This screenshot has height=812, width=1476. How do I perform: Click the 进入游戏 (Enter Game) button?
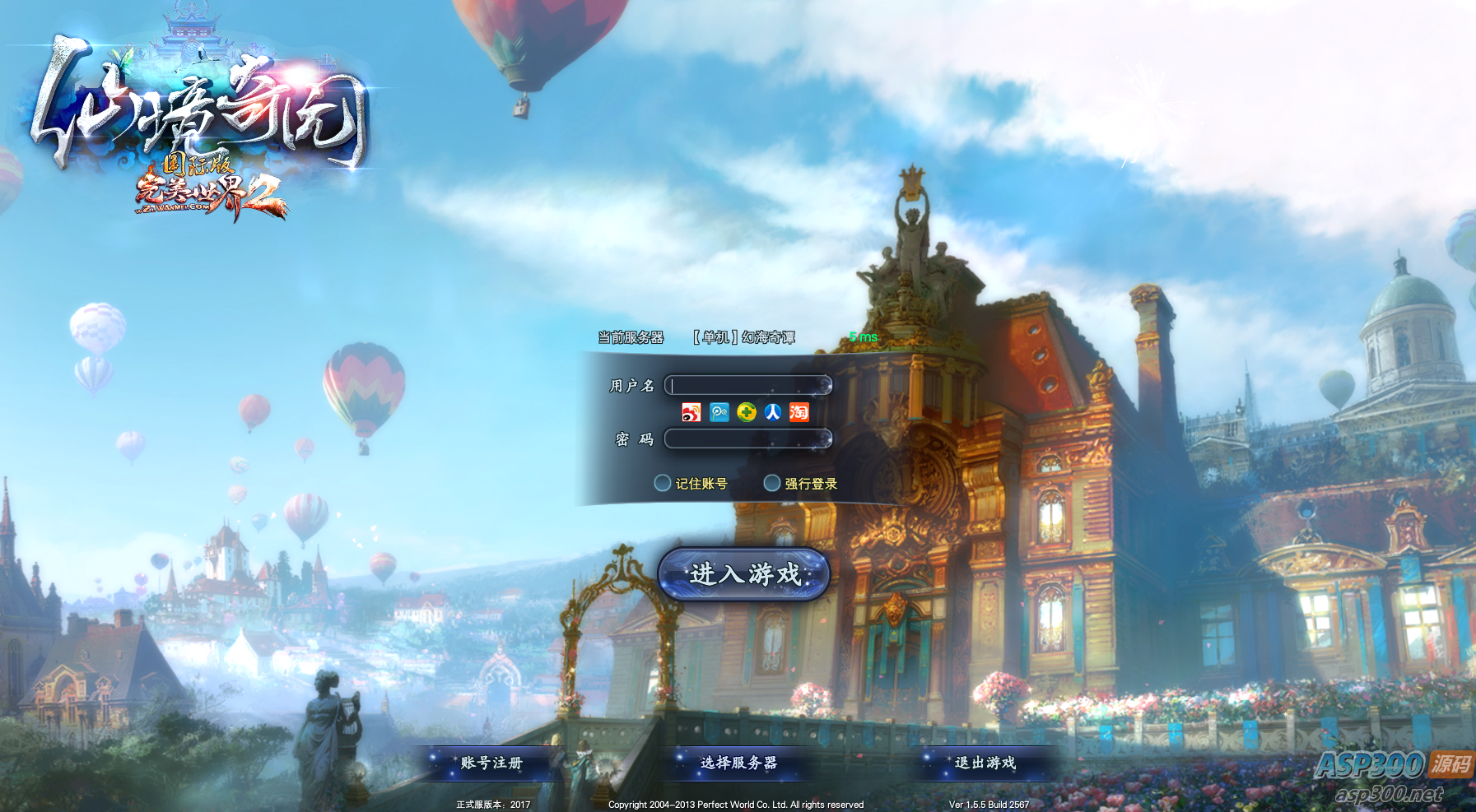pos(744,573)
